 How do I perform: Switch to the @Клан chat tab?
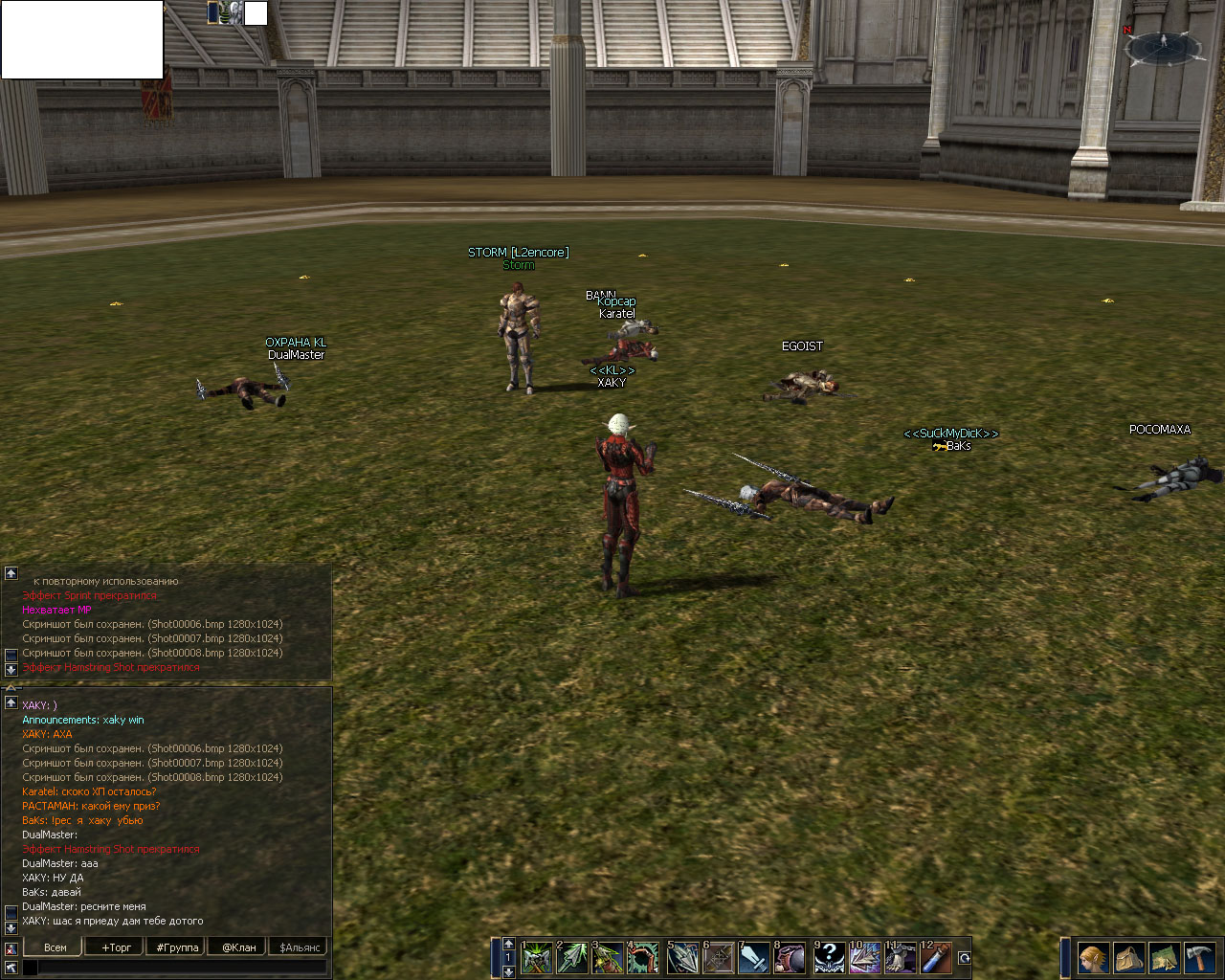pyautogui.click(x=239, y=947)
